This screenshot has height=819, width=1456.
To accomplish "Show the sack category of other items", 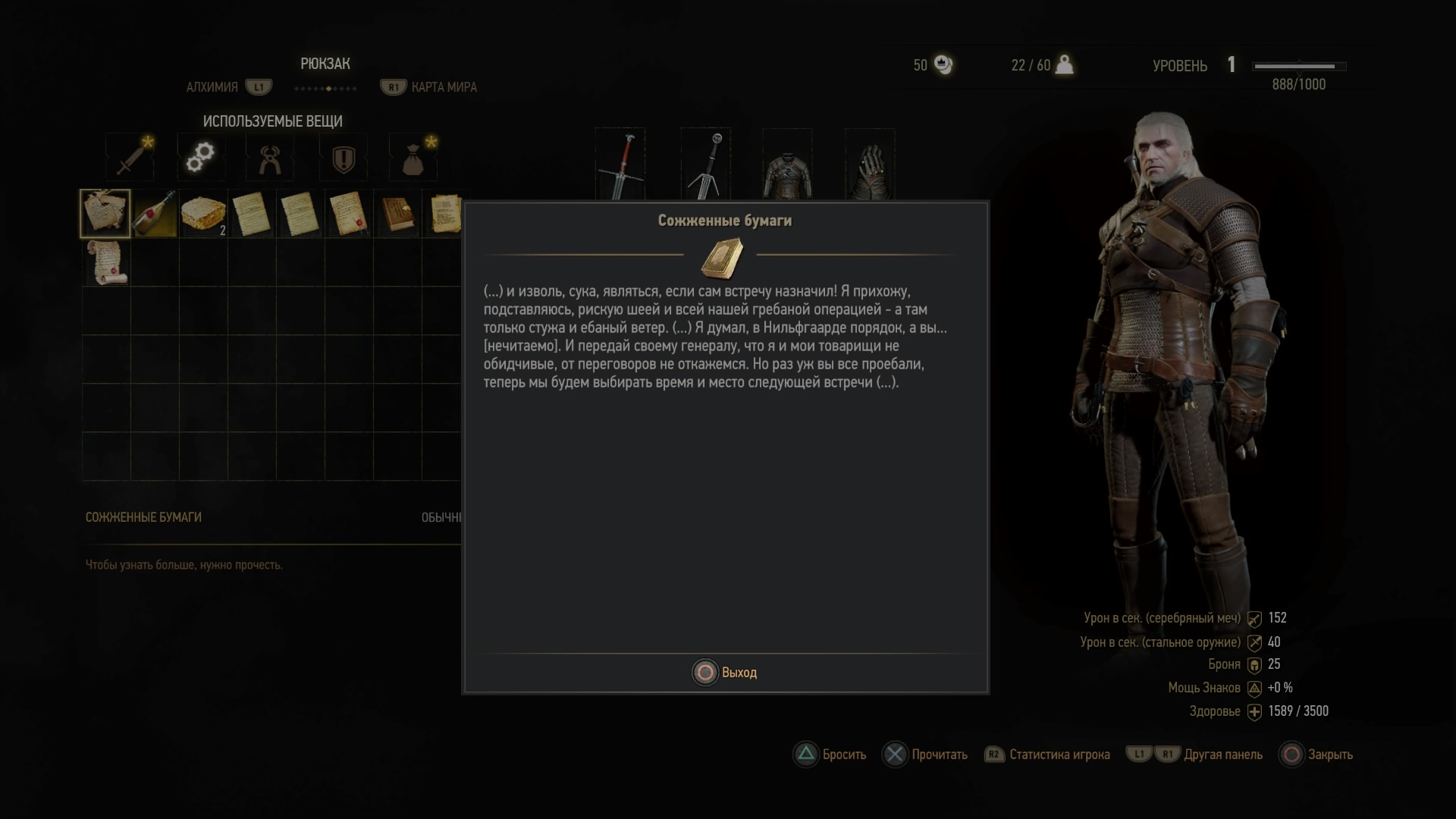I will tap(413, 158).
